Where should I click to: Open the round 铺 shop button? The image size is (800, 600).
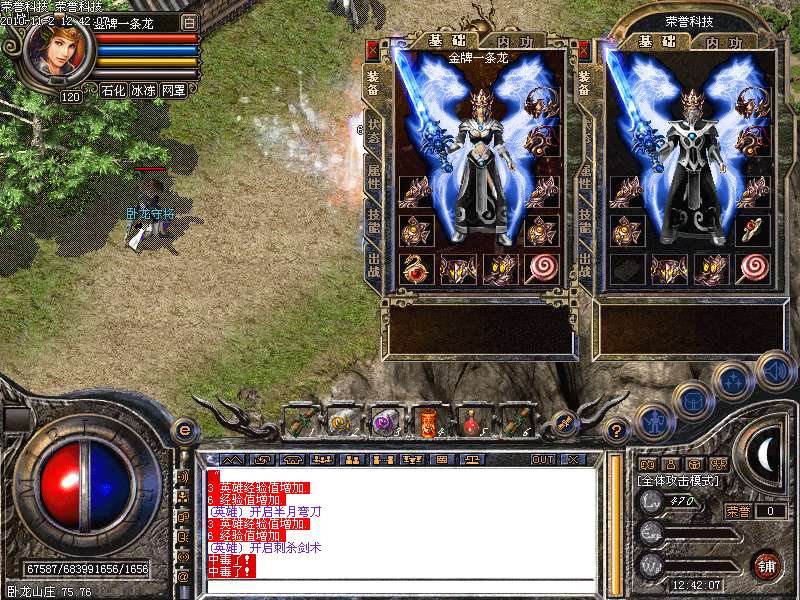766,564
